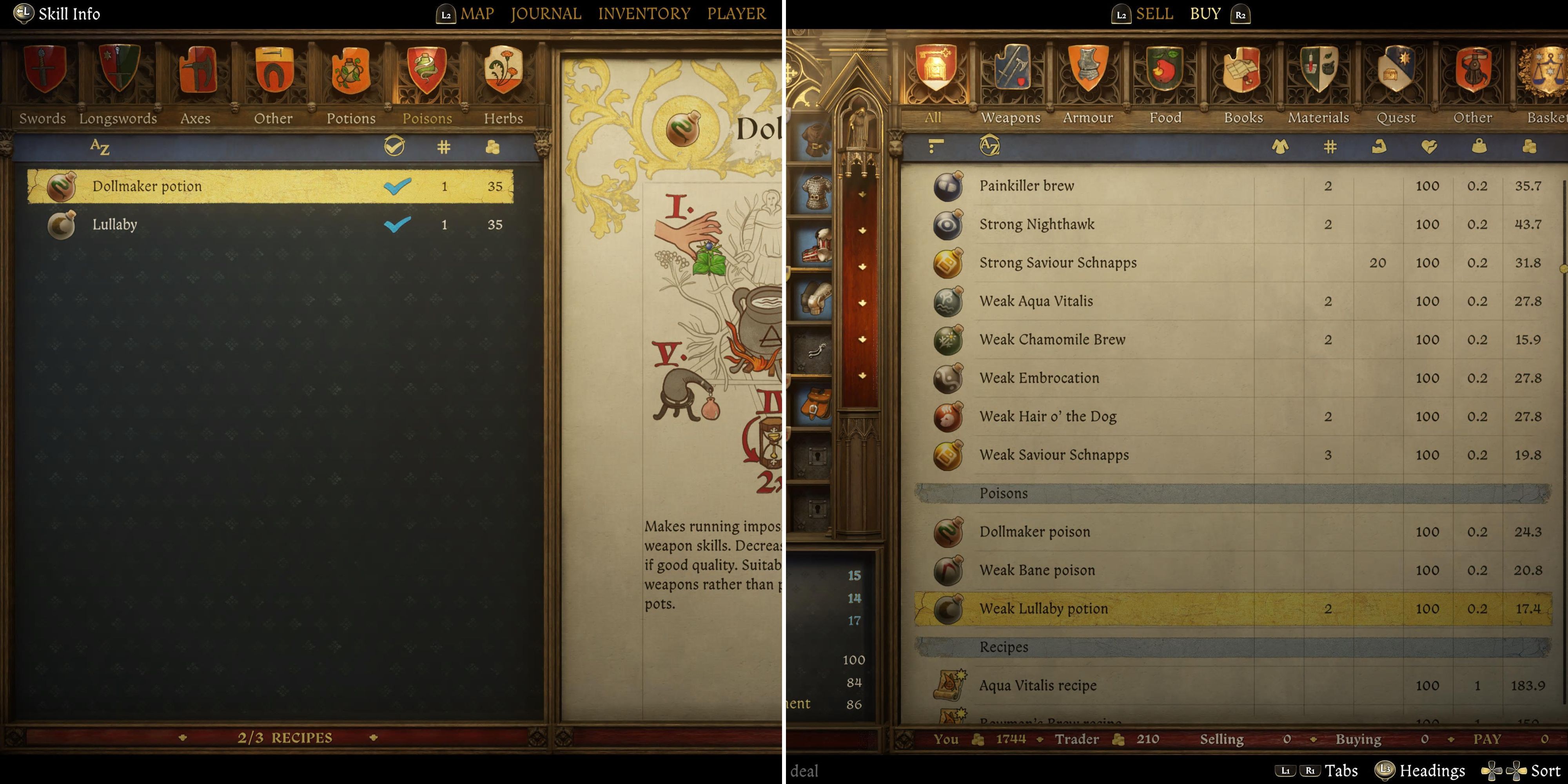Sort recipes alphabetically with the A-Z icon
The image size is (1568, 784).
(x=100, y=146)
